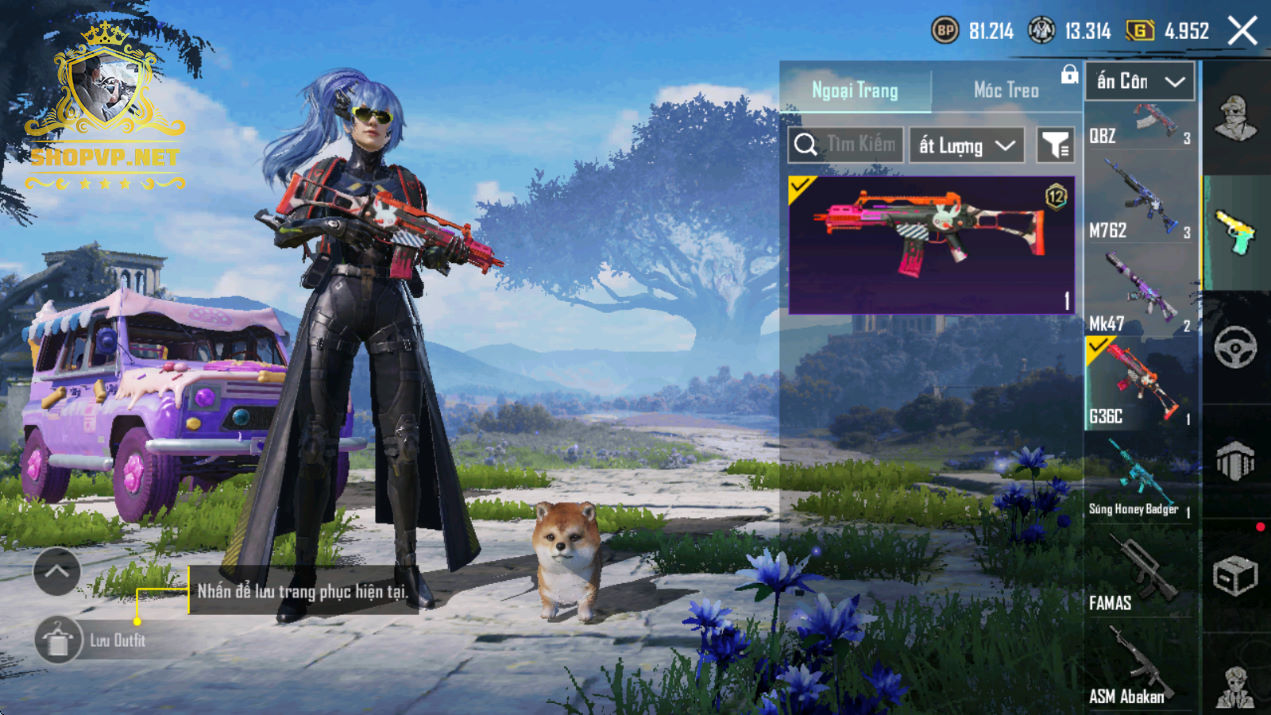
Task: Open the character outfit category icon
Action: (1236, 118)
